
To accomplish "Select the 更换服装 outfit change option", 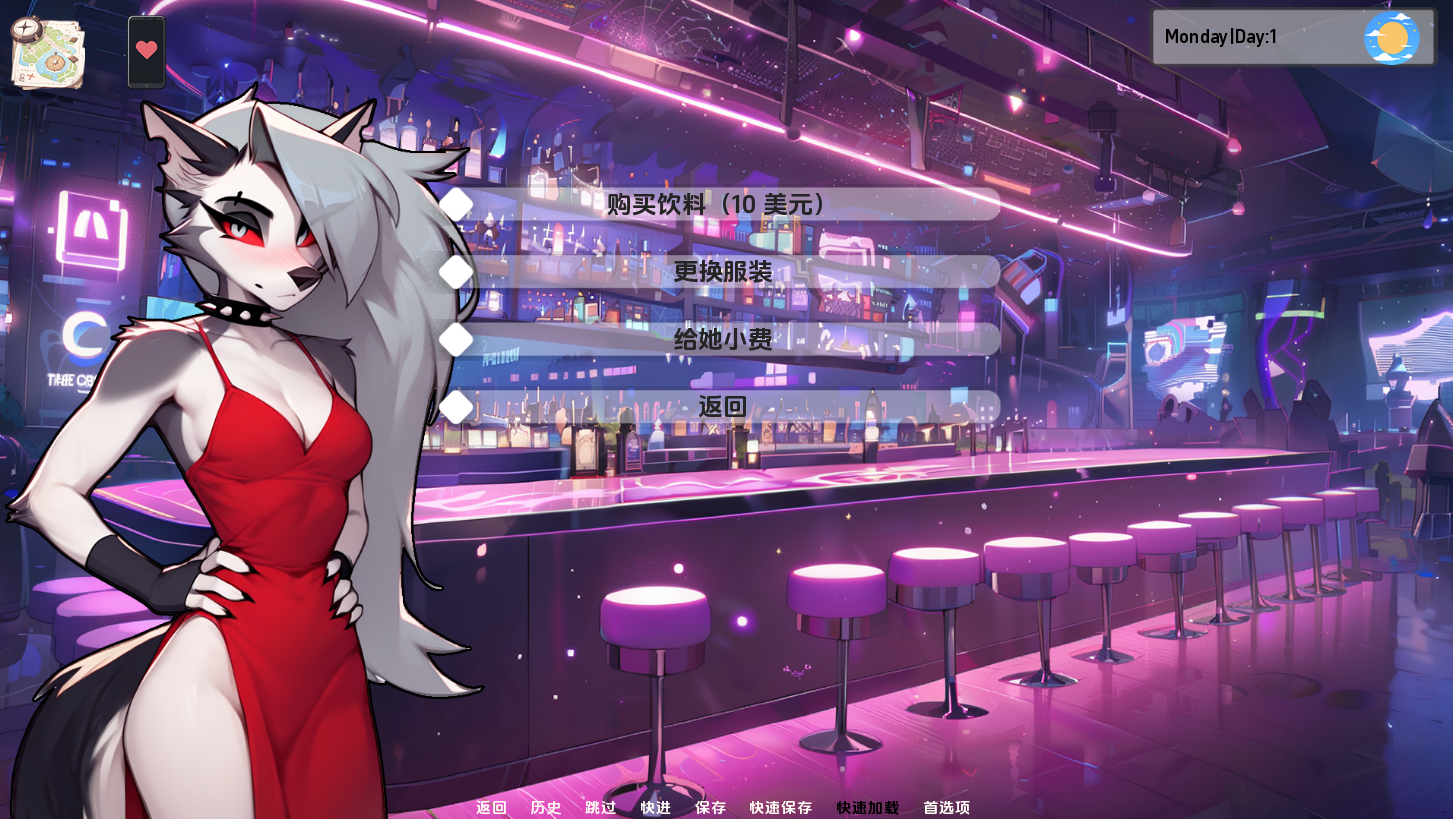I will pos(722,271).
